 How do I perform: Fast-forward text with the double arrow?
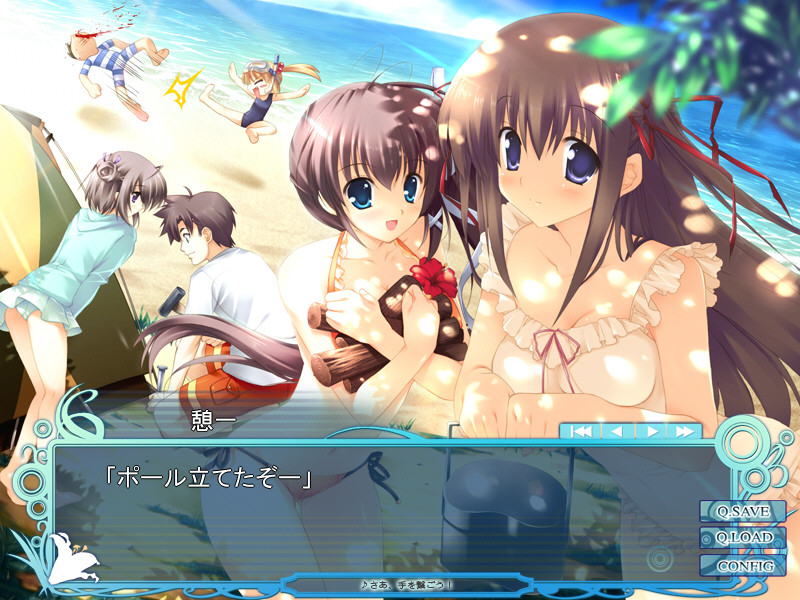[684, 431]
